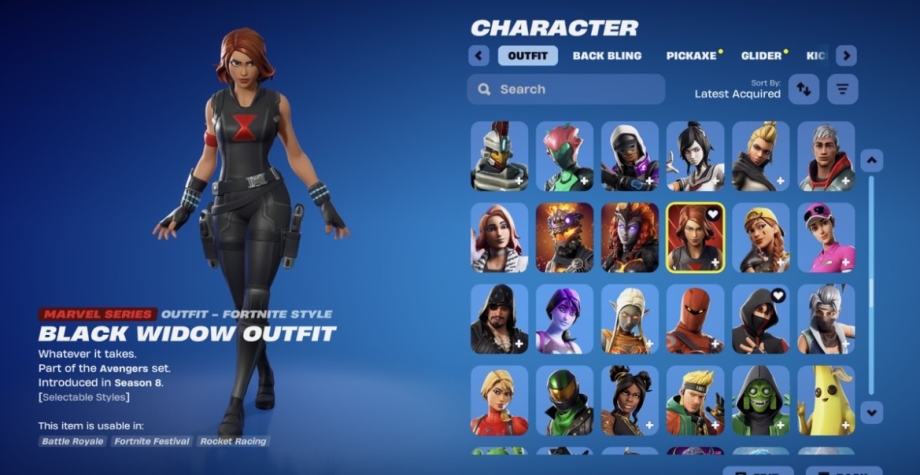This screenshot has width=920, height=475.
Task: Select the purple-skinned girl outfit
Action: tap(564, 319)
